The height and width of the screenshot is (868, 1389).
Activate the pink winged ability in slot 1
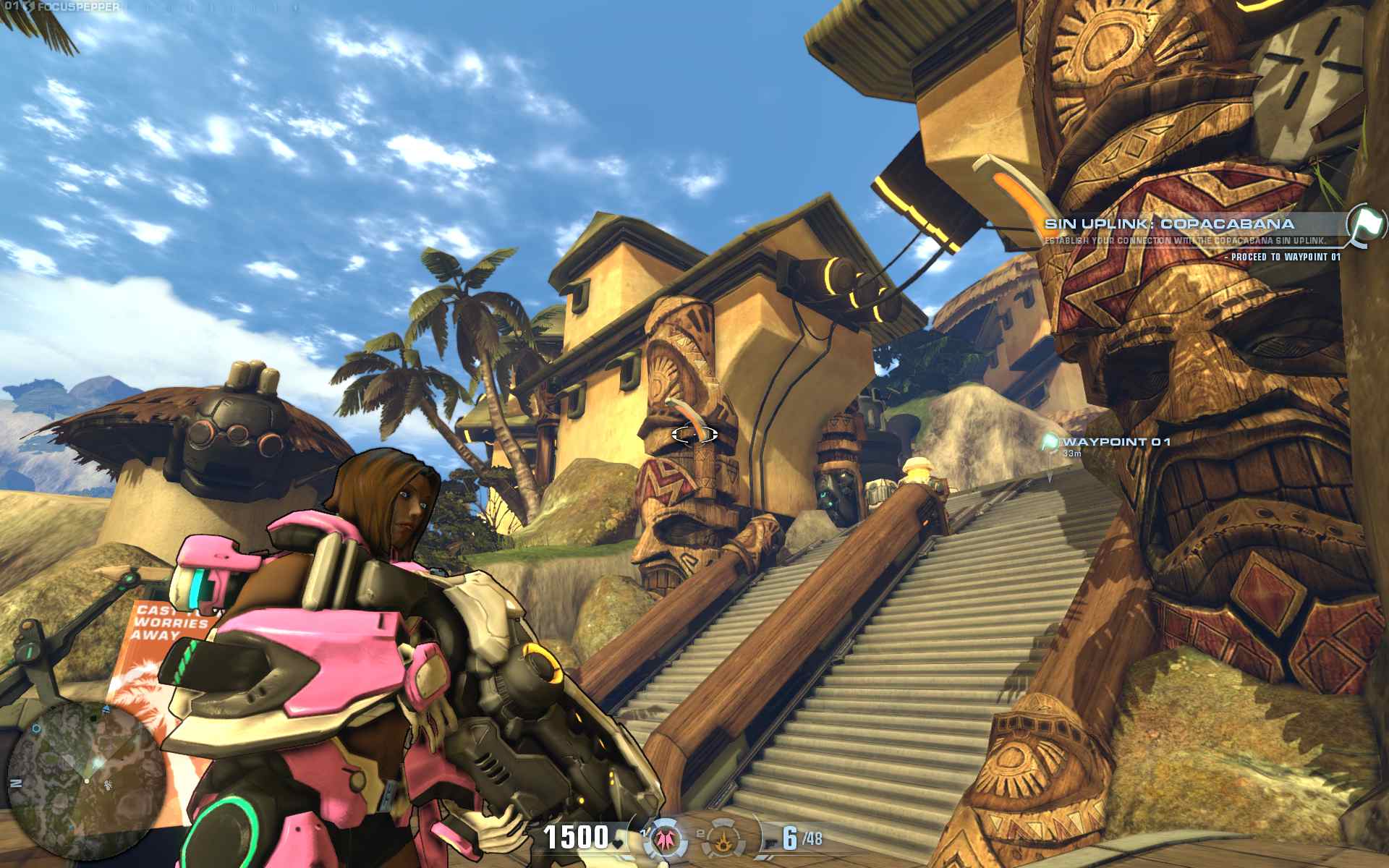[665, 839]
